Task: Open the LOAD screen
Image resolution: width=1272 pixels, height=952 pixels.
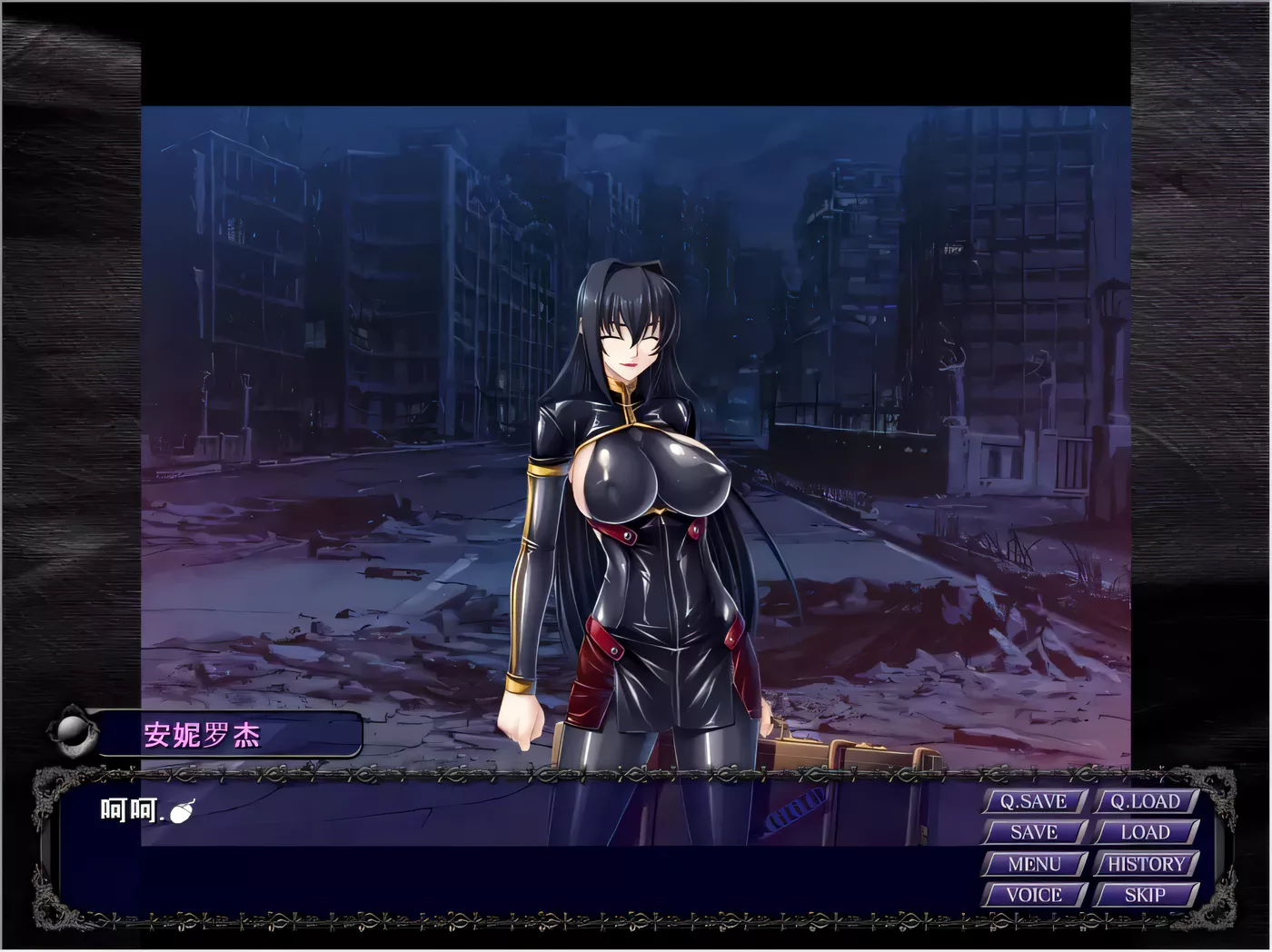Action: [1144, 832]
